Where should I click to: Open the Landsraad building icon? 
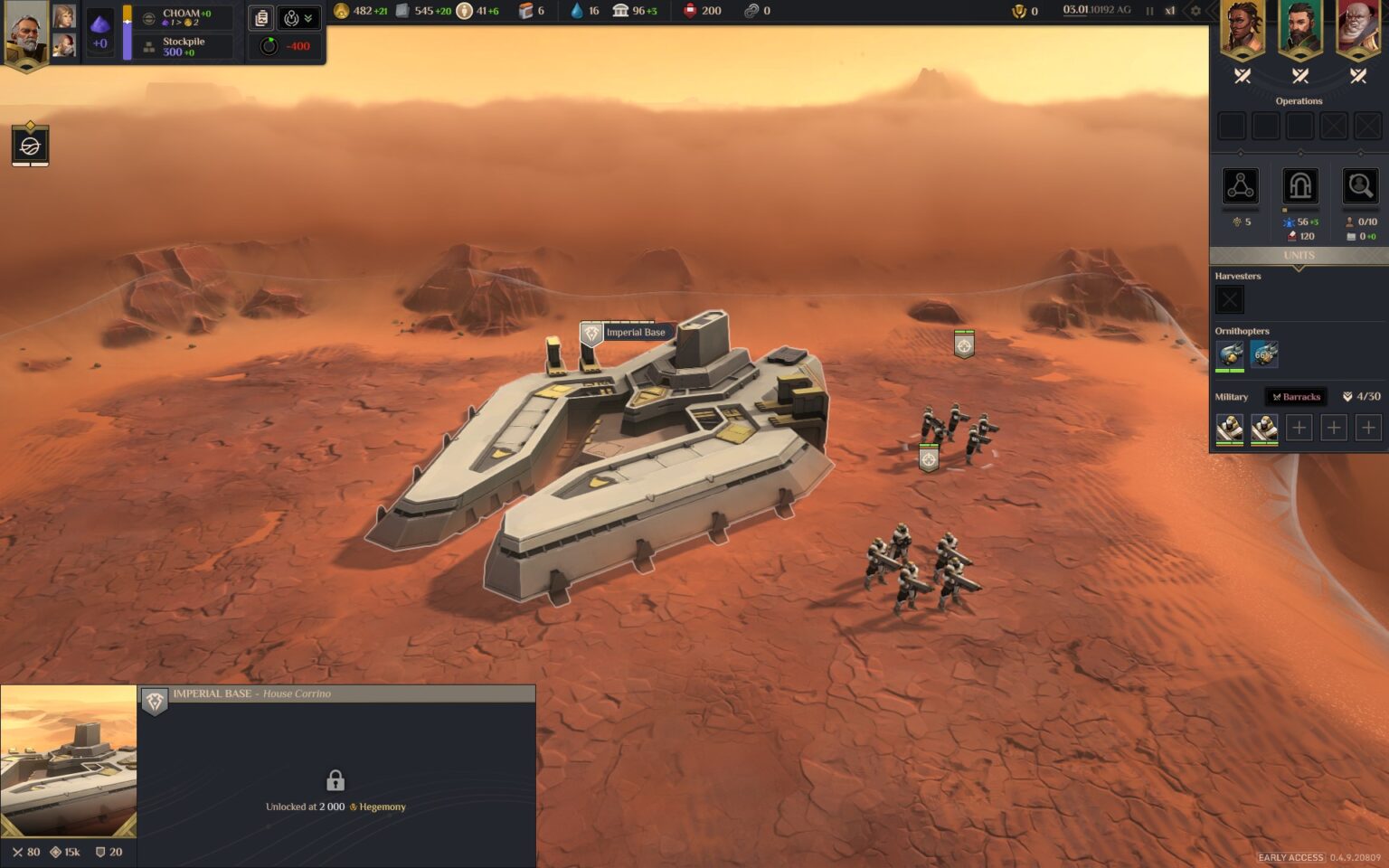[x=619, y=11]
